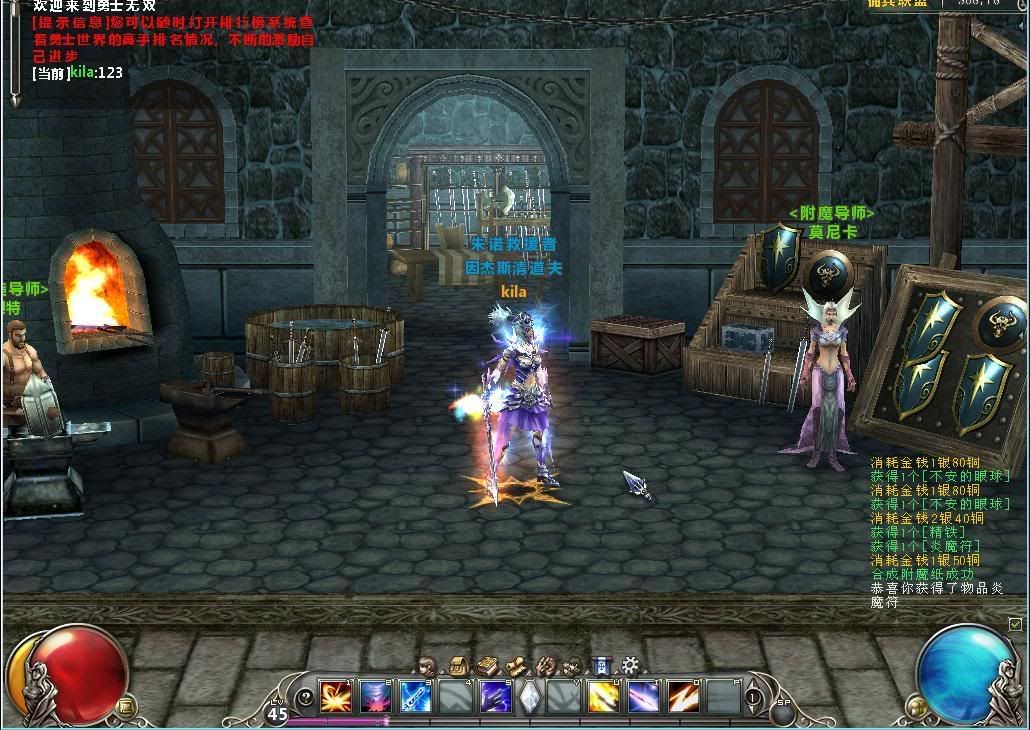The height and width of the screenshot is (730, 1030).
Task: Activate the blue sword skill in slot 3
Action: coord(414,696)
